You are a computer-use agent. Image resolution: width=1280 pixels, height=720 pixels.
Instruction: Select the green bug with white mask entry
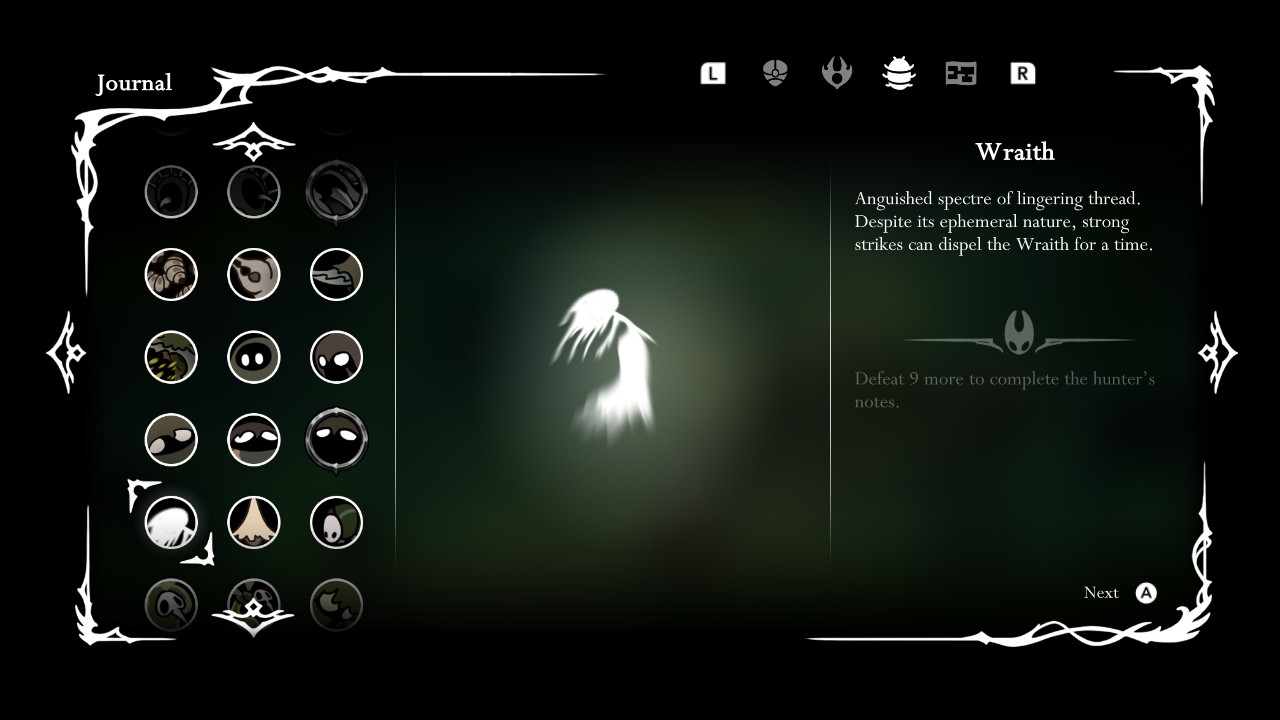pyautogui.click(x=336, y=522)
